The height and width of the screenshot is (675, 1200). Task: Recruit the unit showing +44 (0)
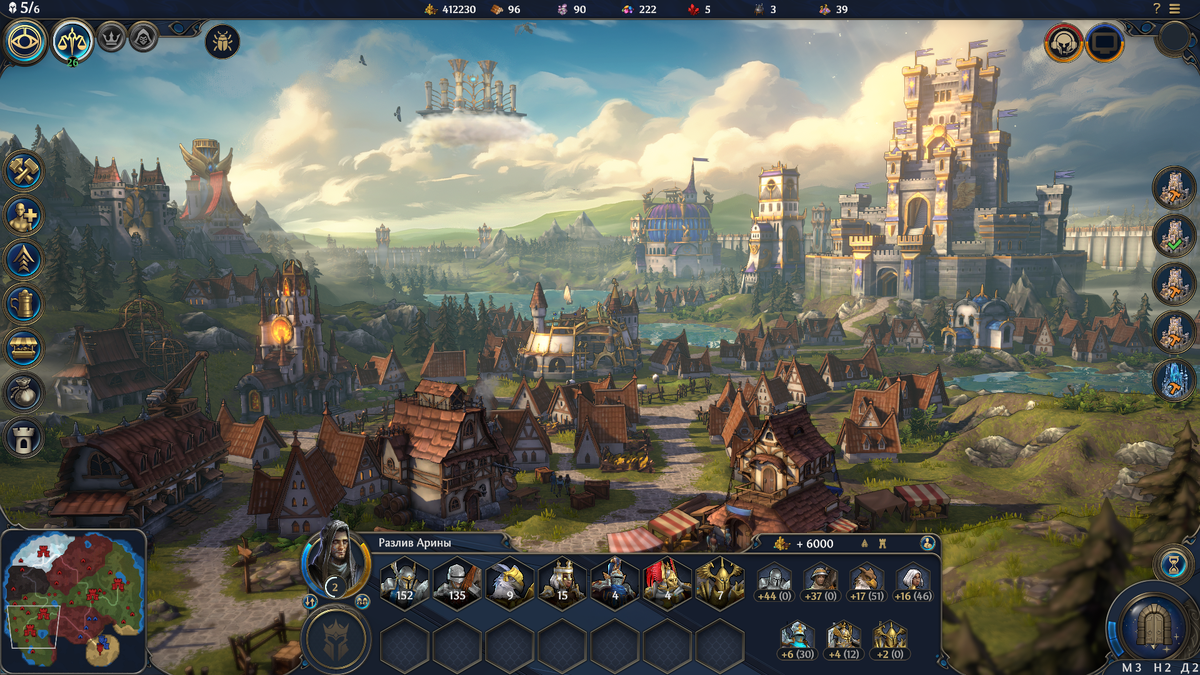coord(773,582)
